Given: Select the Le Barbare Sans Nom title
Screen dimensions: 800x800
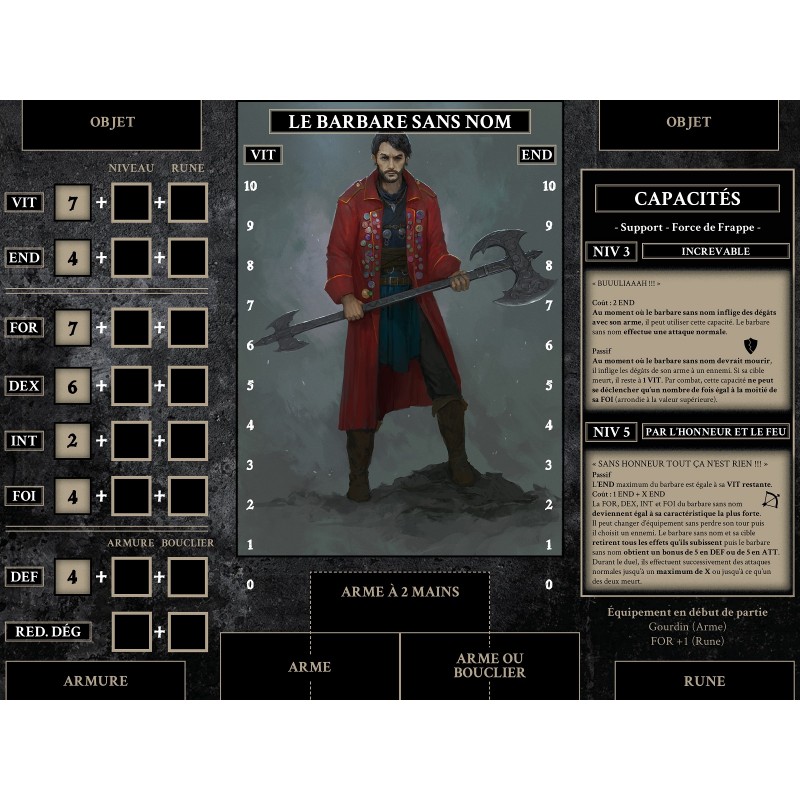Looking at the screenshot, I should point(400,122).
